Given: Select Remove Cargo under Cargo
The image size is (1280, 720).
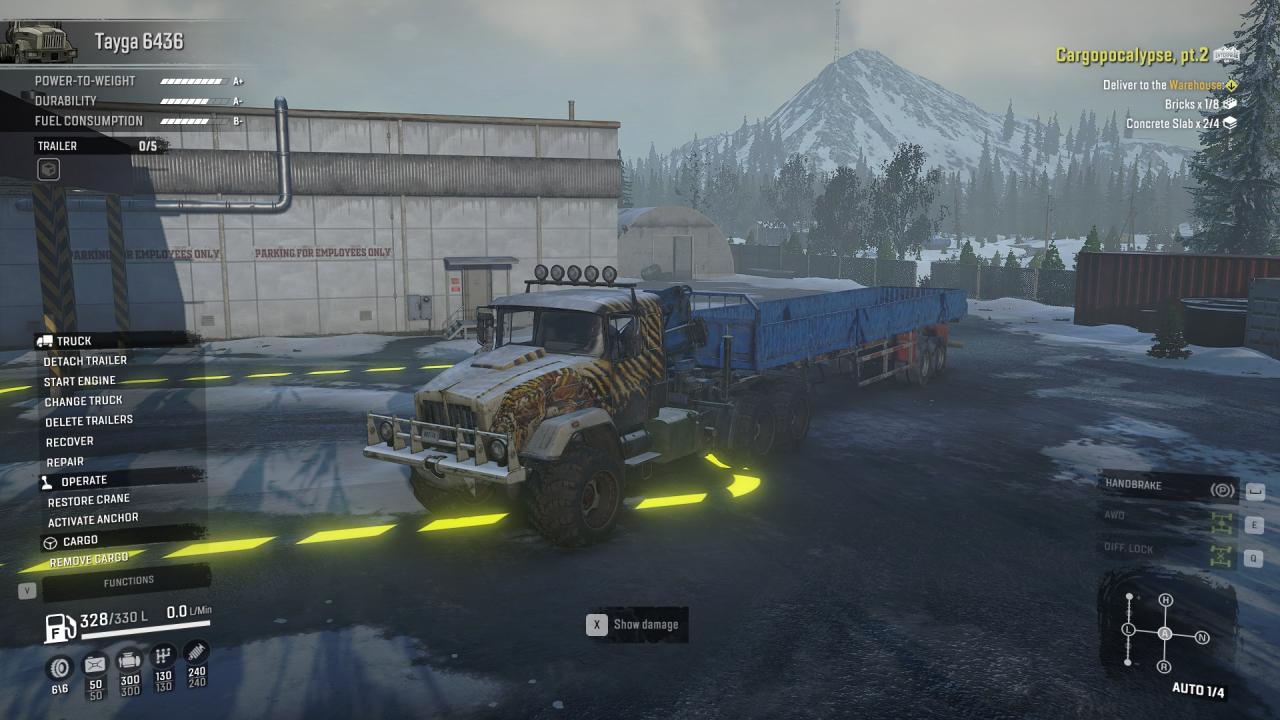Looking at the screenshot, I should coord(89,560).
